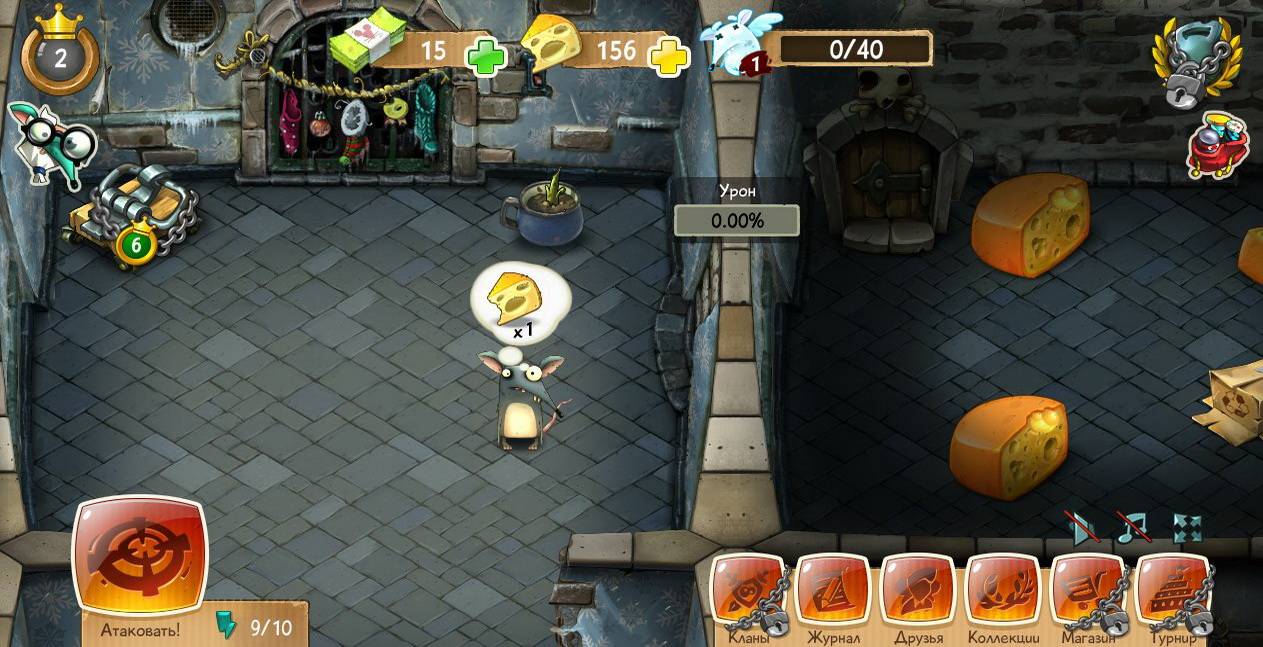Open the red gumball machine icon
The width and height of the screenshot is (1263, 647).
1218,145
